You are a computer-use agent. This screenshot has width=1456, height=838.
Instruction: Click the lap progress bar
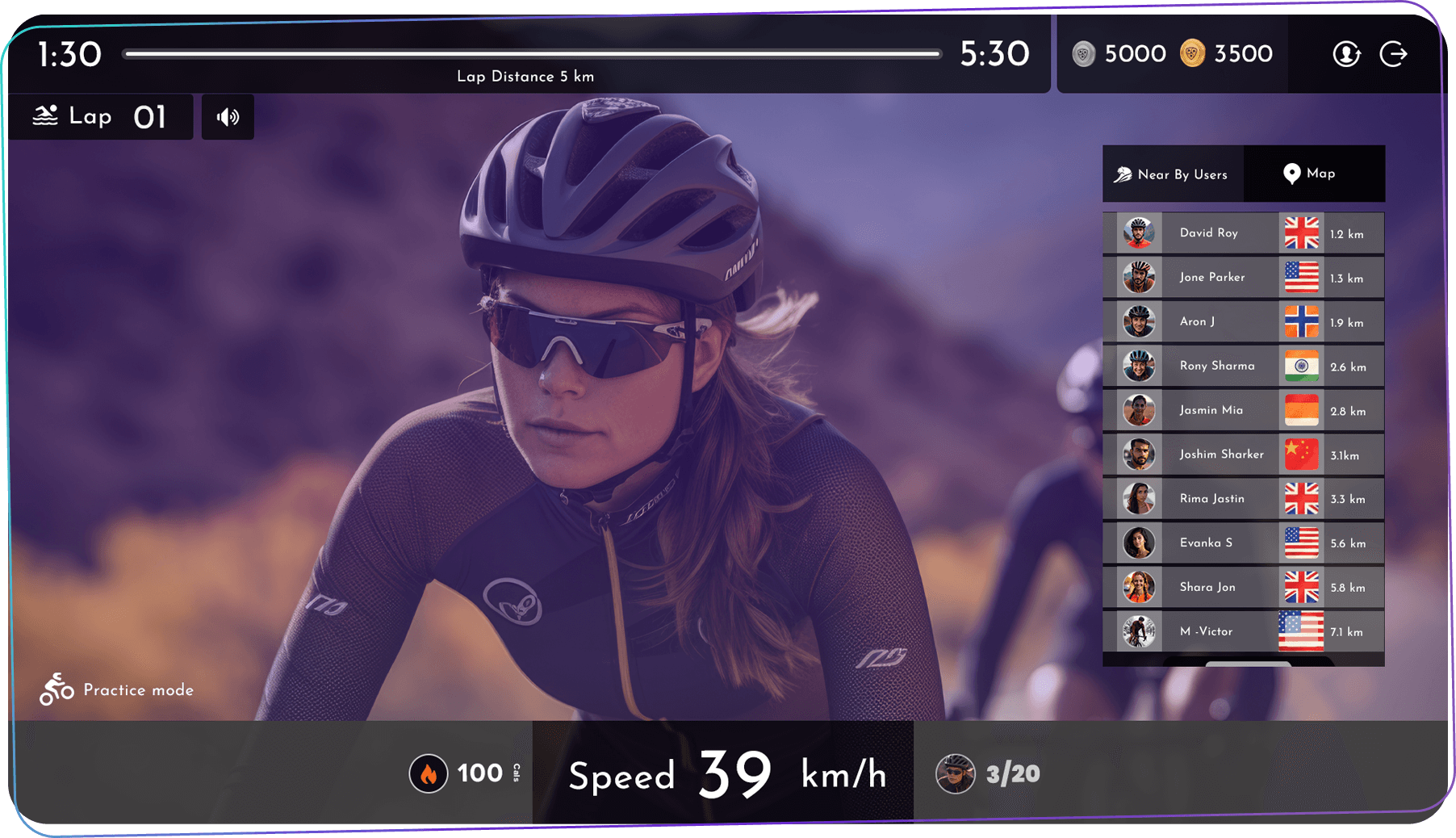coord(533,54)
